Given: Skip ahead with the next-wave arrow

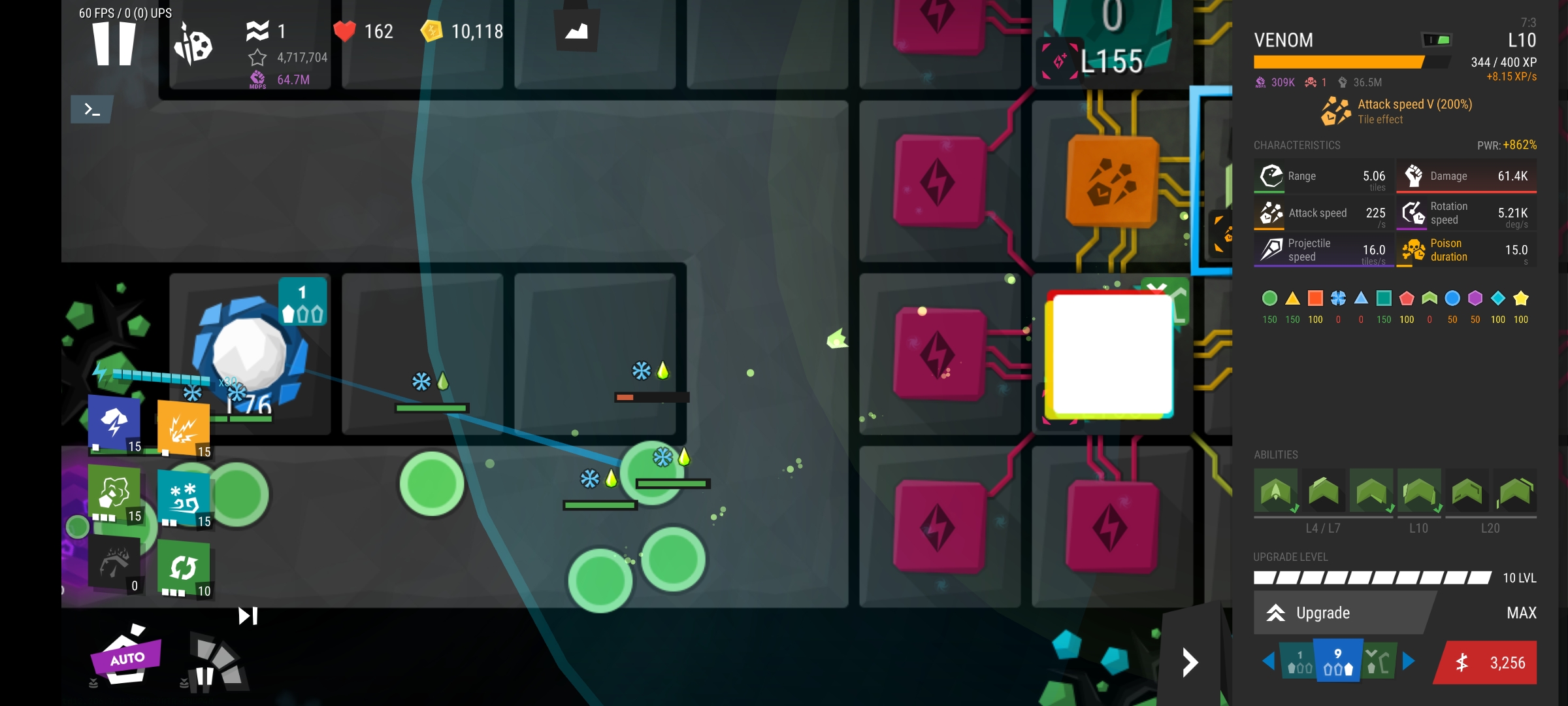Looking at the screenshot, I should click(x=248, y=616).
